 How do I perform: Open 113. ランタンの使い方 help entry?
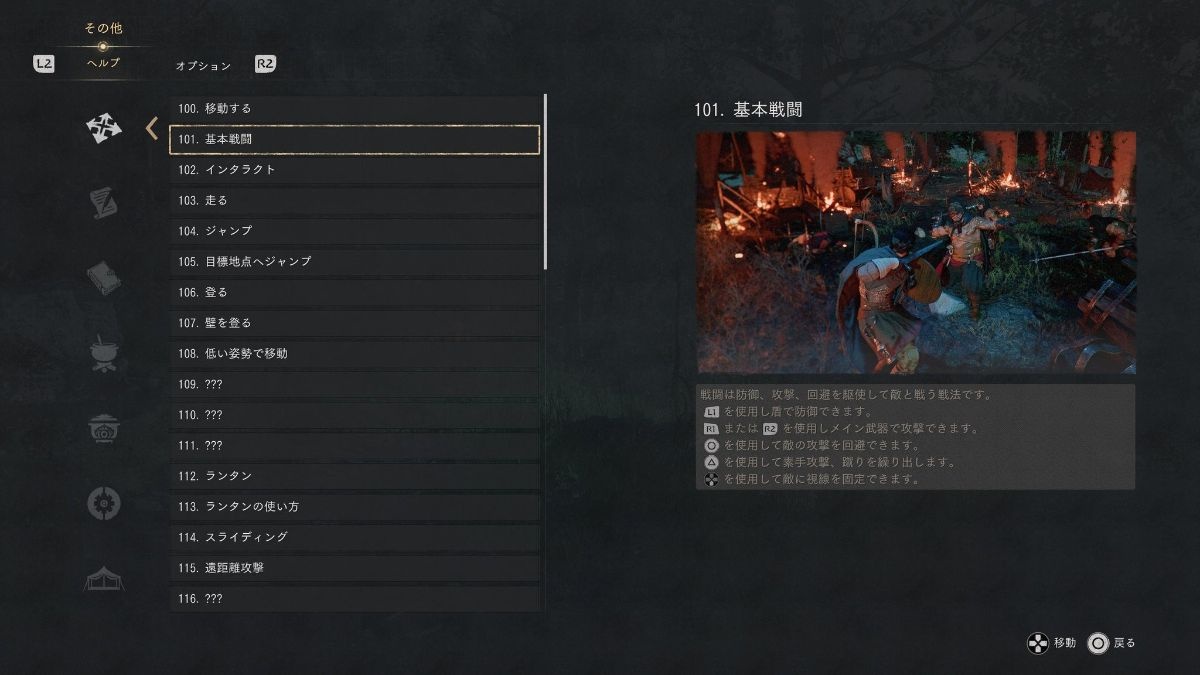click(354, 507)
